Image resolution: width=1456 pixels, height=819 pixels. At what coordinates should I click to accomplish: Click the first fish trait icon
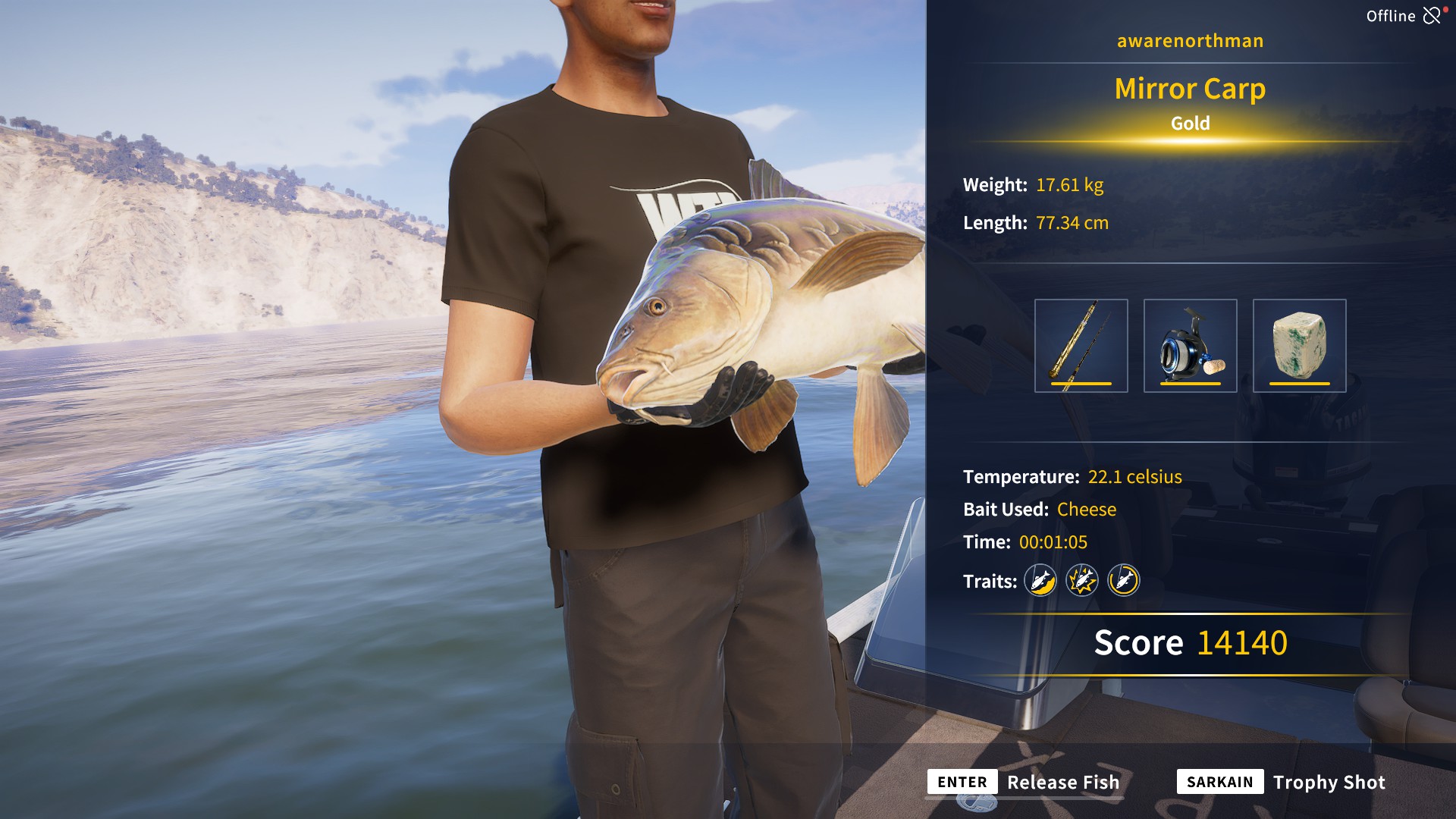click(x=1039, y=581)
